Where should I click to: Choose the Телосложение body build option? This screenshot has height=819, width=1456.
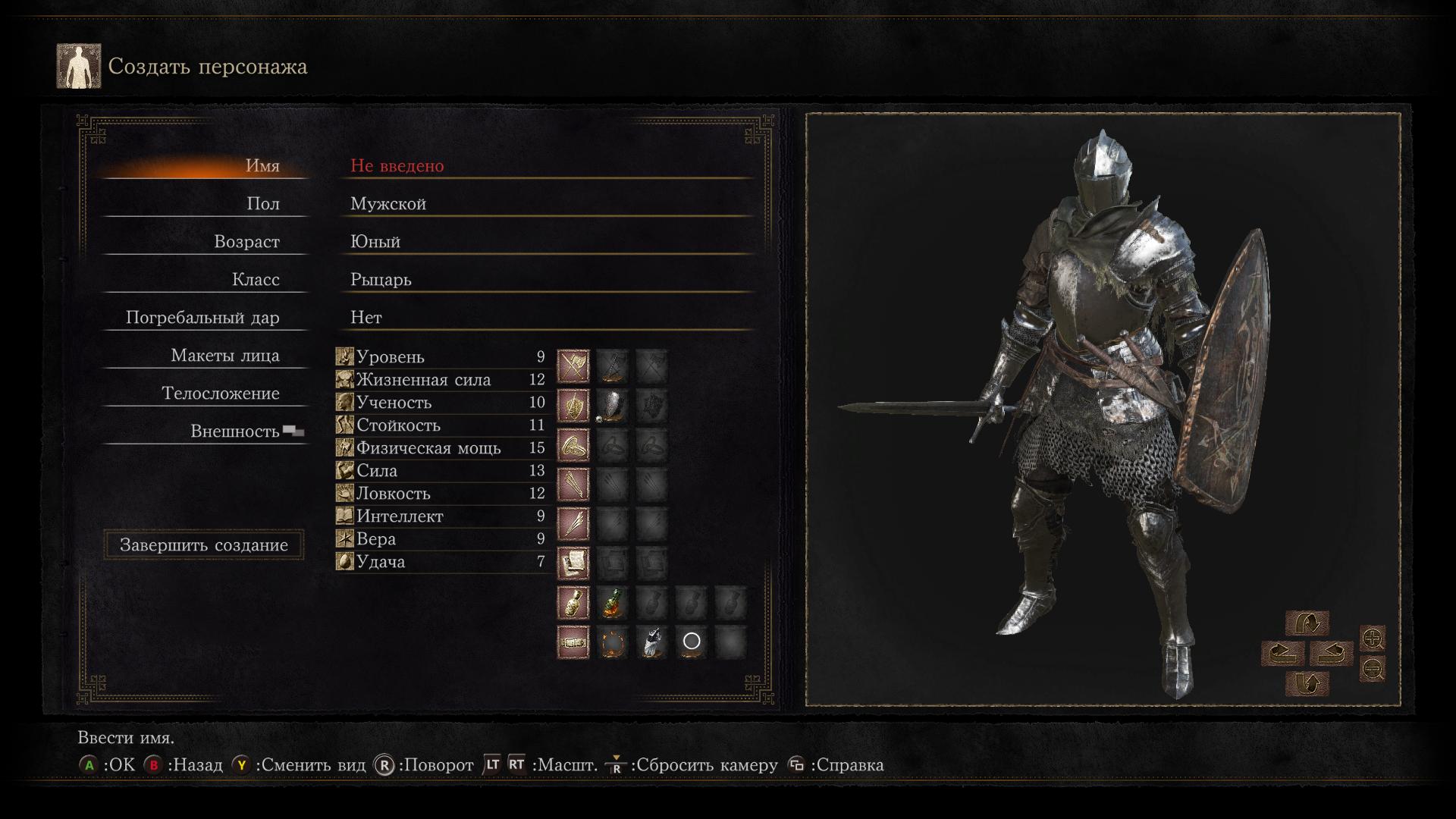coord(220,394)
